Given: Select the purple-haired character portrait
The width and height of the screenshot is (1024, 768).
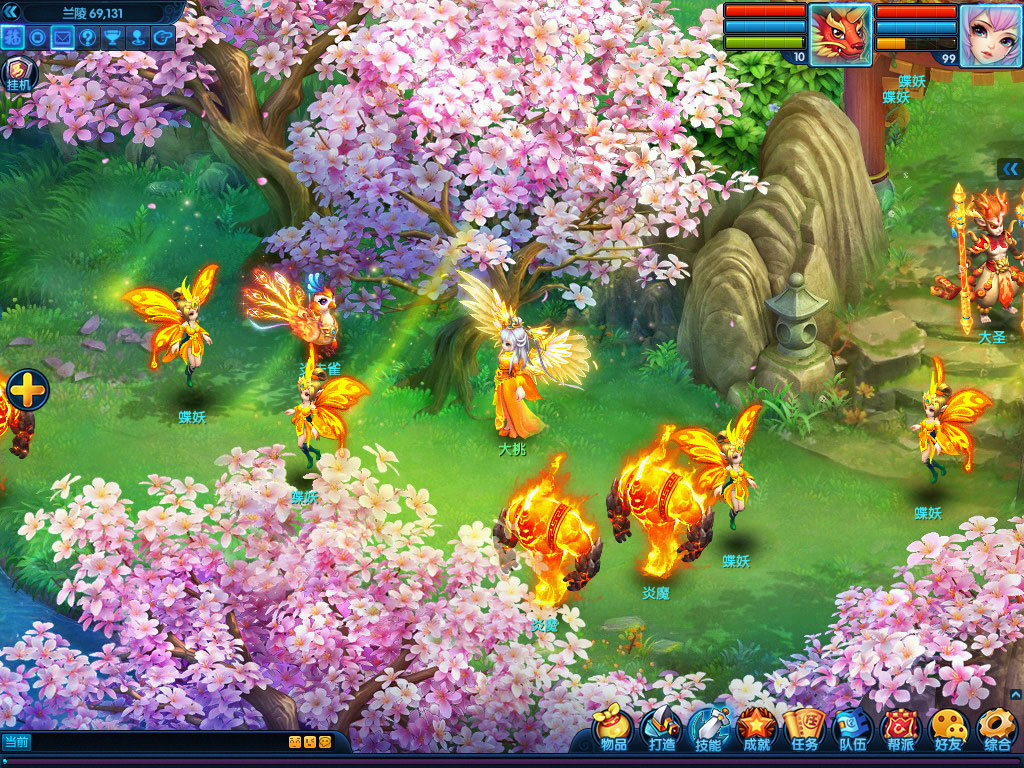Looking at the screenshot, I should click(991, 35).
